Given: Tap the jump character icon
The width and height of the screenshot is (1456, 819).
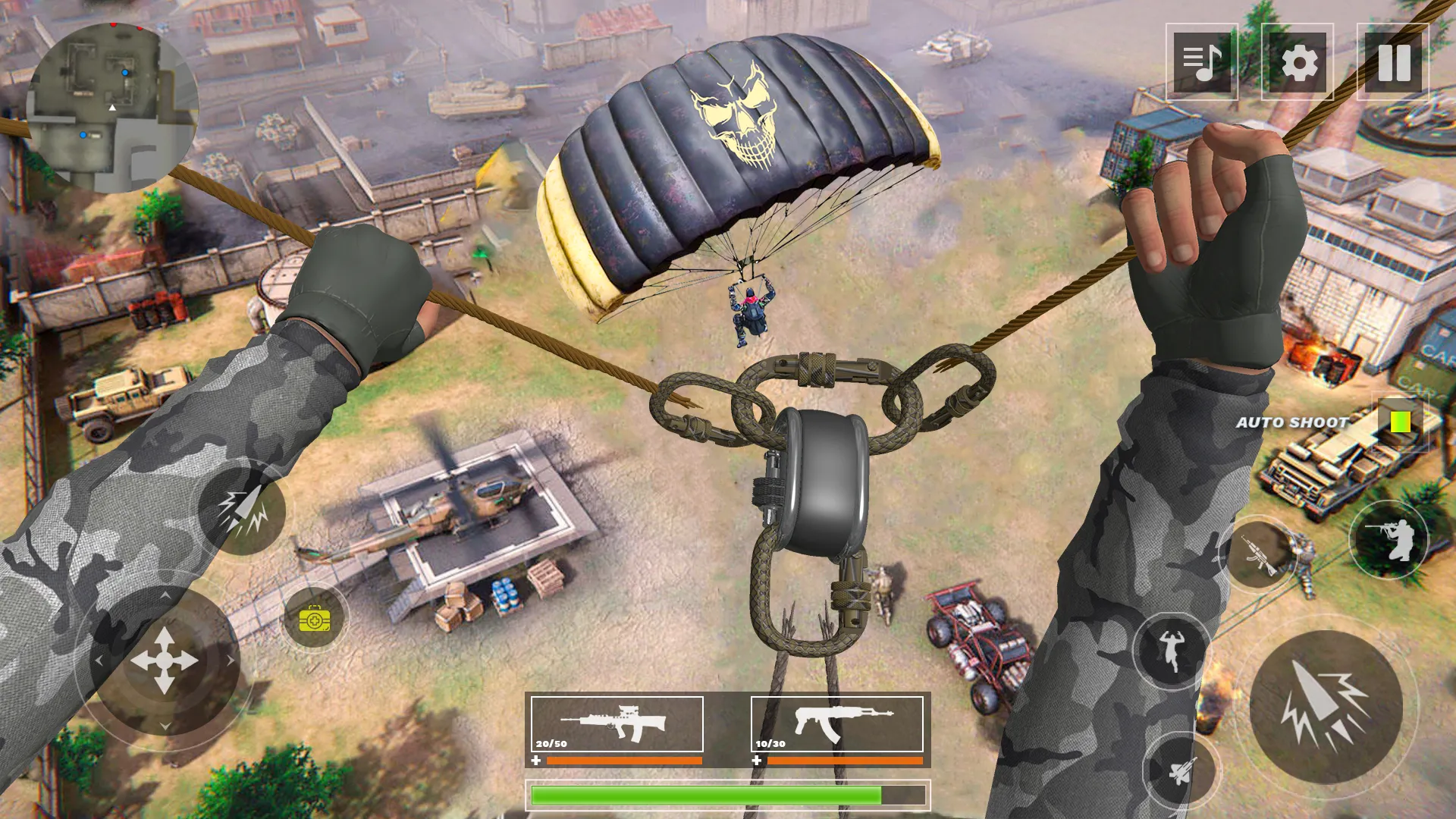Looking at the screenshot, I should pos(1171,650).
